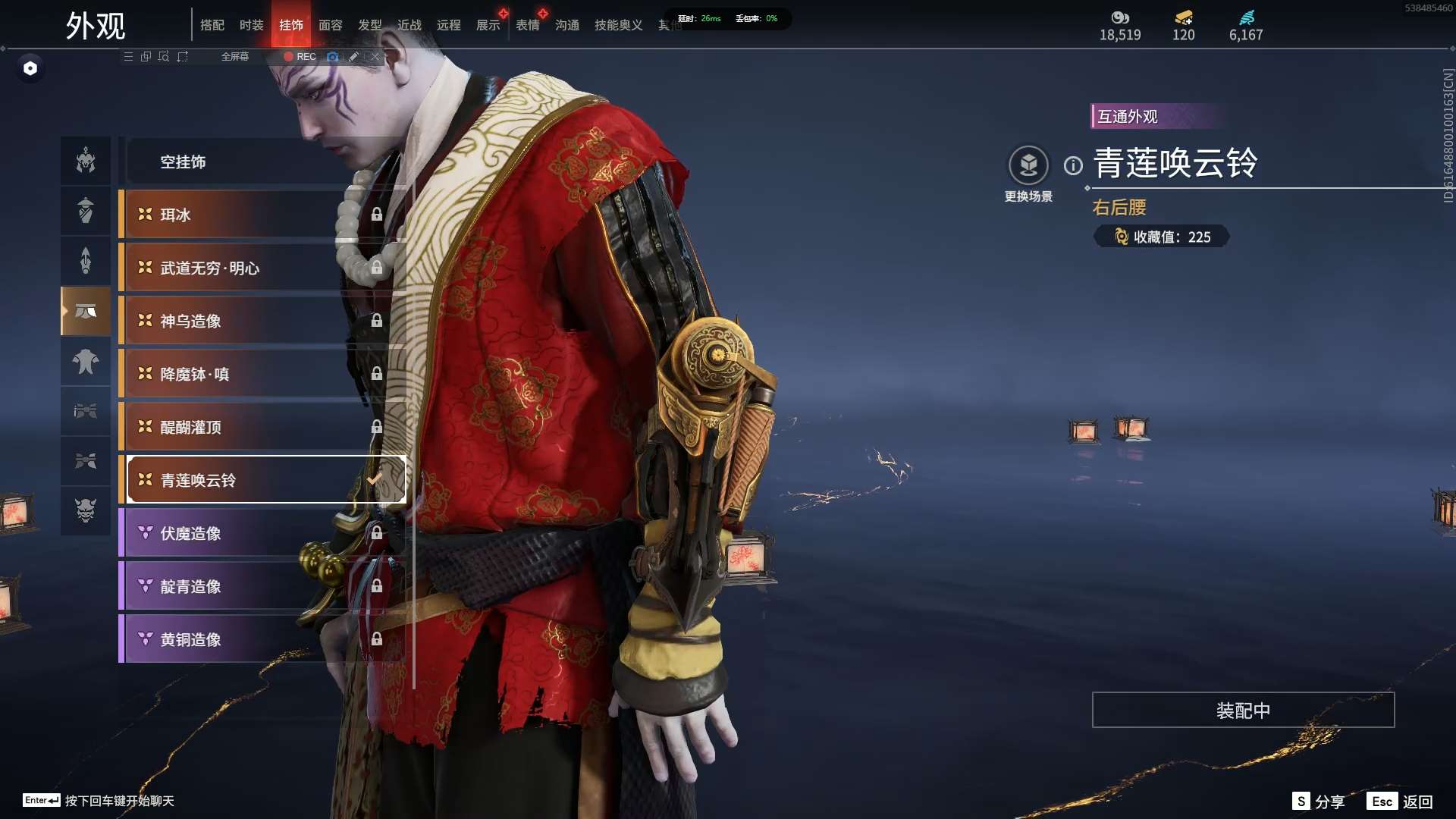Click the REC recording button in overlay
1456x819 pixels.
tap(300, 57)
